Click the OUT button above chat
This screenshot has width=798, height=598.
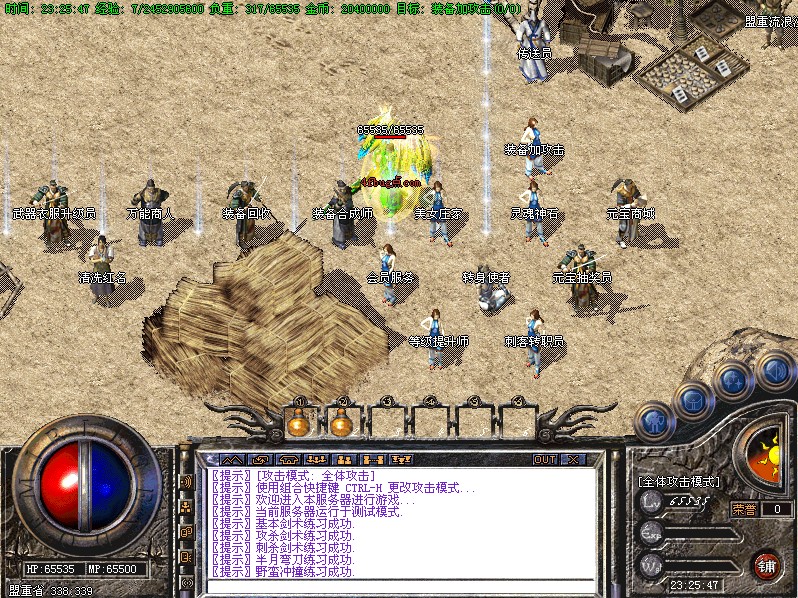(544, 459)
